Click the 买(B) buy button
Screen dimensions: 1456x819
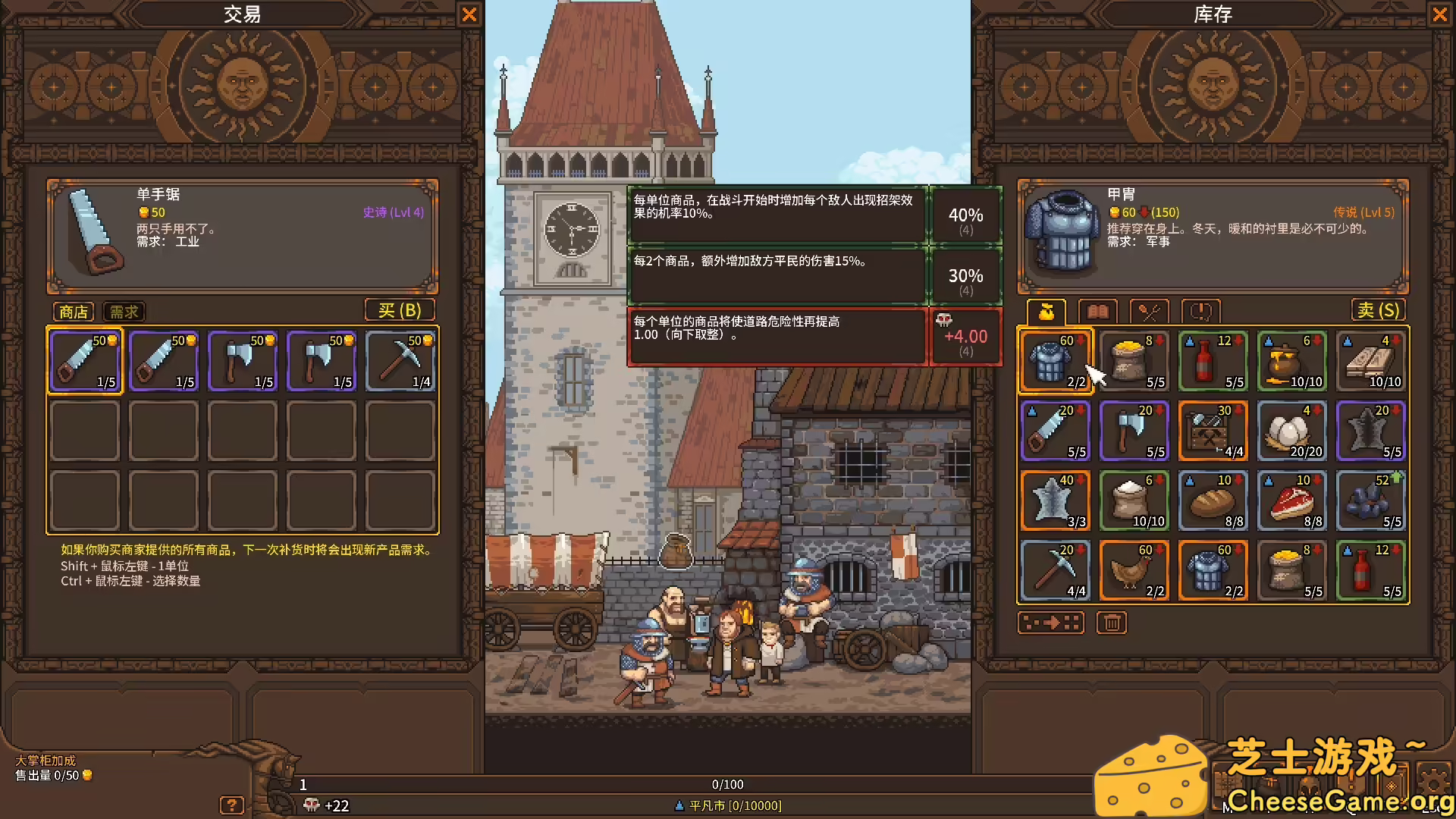pyautogui.click(x=400, y=309)
